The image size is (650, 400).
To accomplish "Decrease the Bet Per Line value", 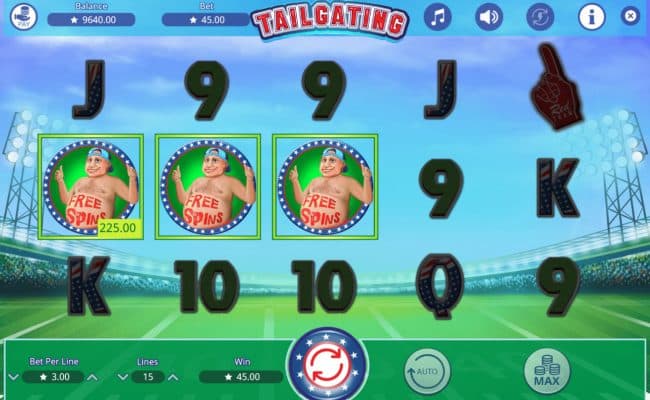I will (13, 378).
